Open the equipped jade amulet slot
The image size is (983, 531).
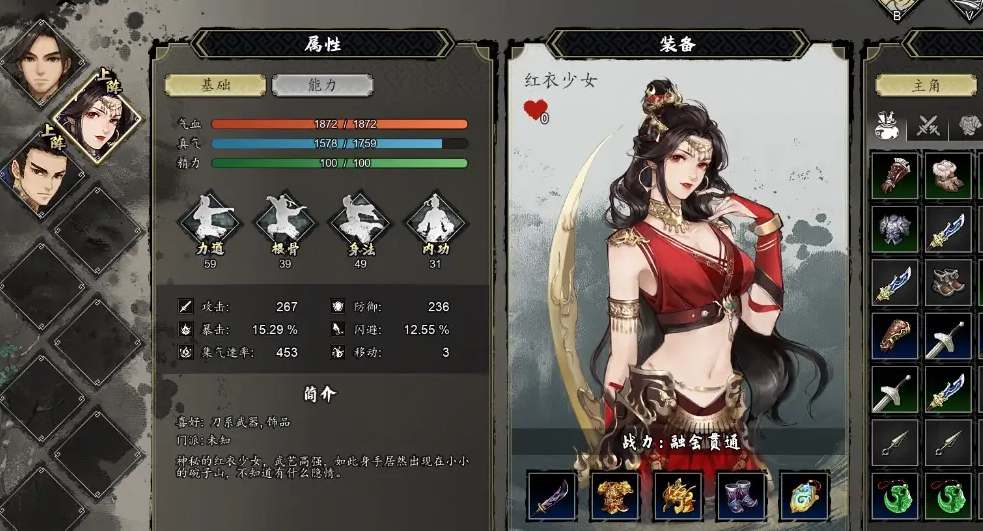[805, 496]
